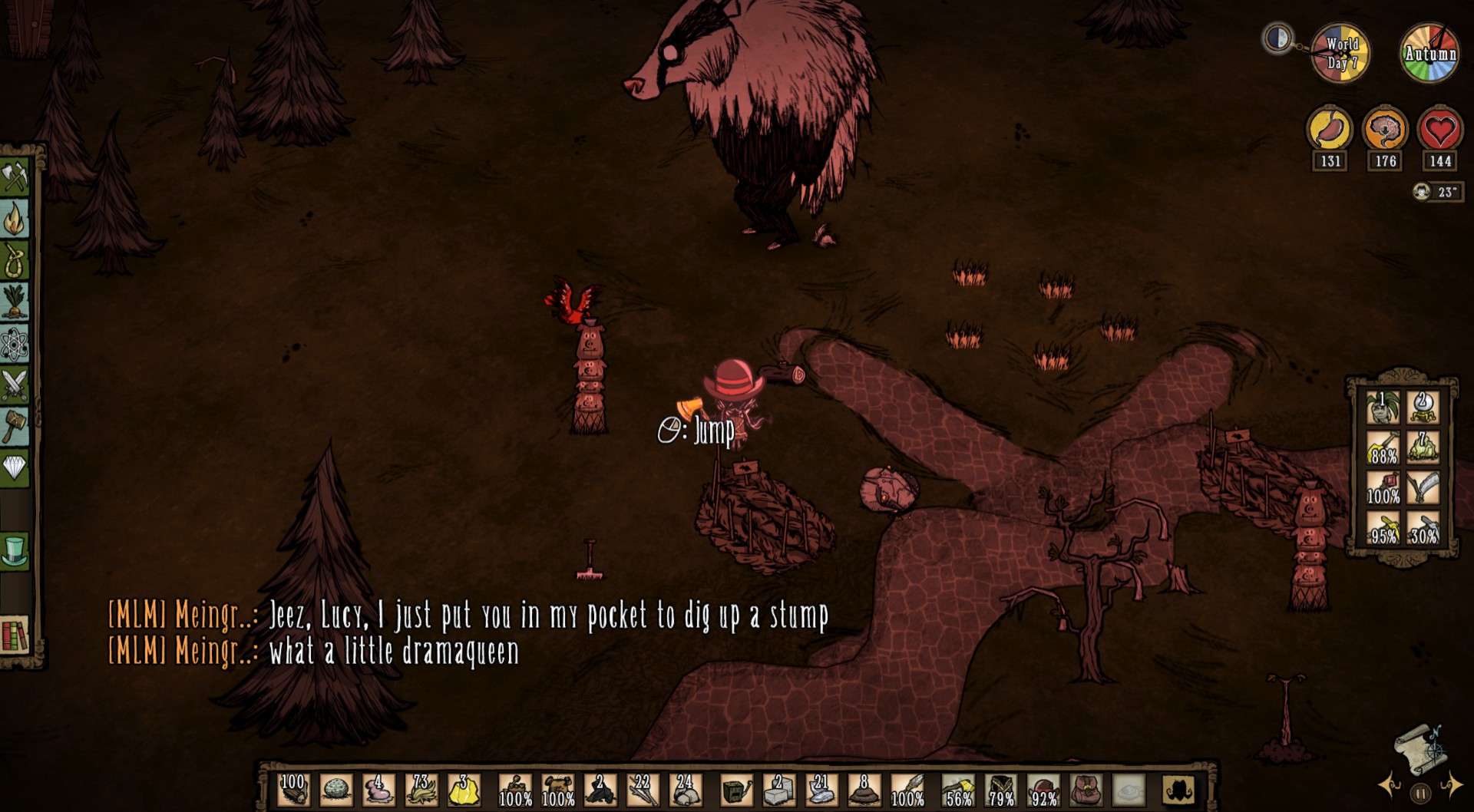
Task: Select the logs stack of 100
Action: pos(293,790)
